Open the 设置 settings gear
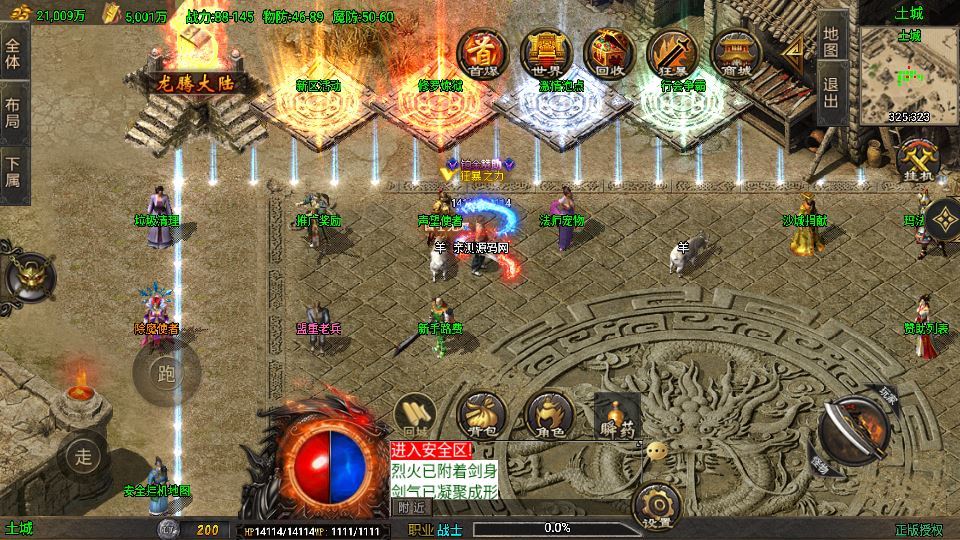The image size is (960, 540). [656, 503]
